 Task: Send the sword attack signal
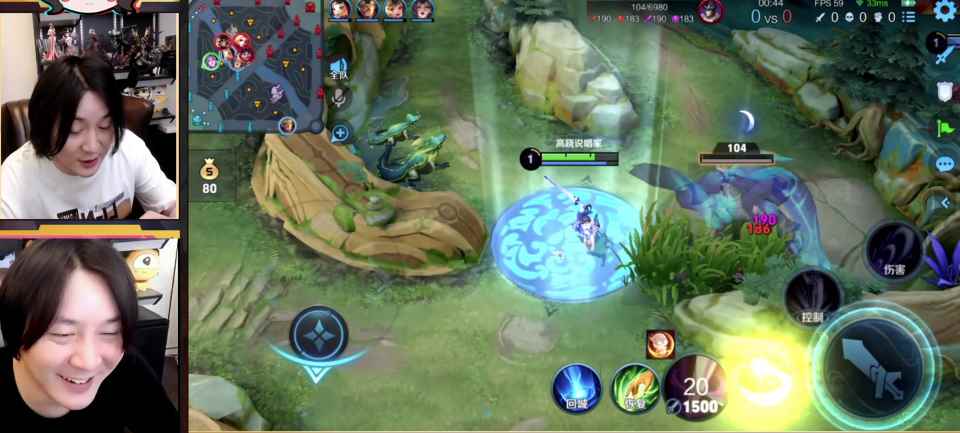(945, 54)
